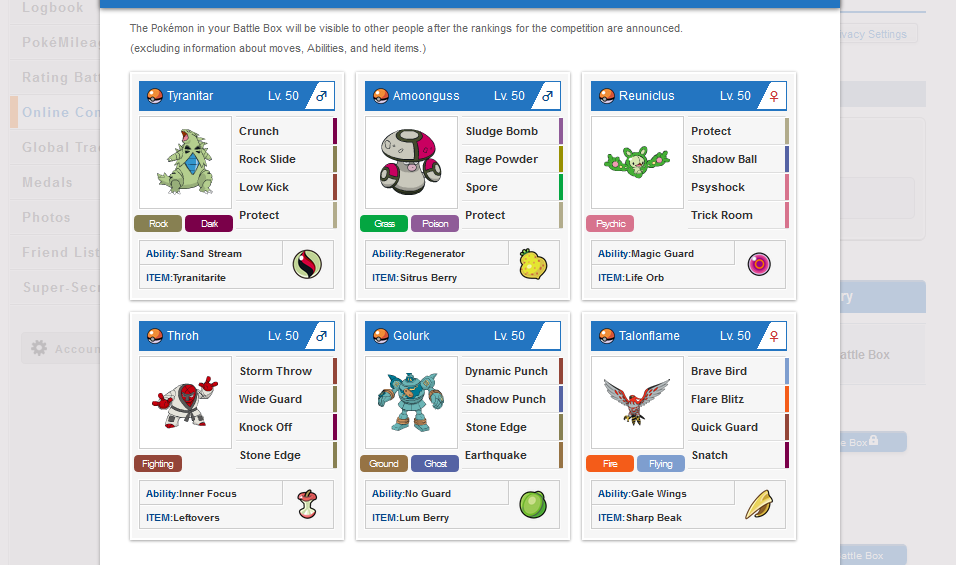
Task: Pick the Golurk sprite thumbnail
Action: tap(411, 403)
